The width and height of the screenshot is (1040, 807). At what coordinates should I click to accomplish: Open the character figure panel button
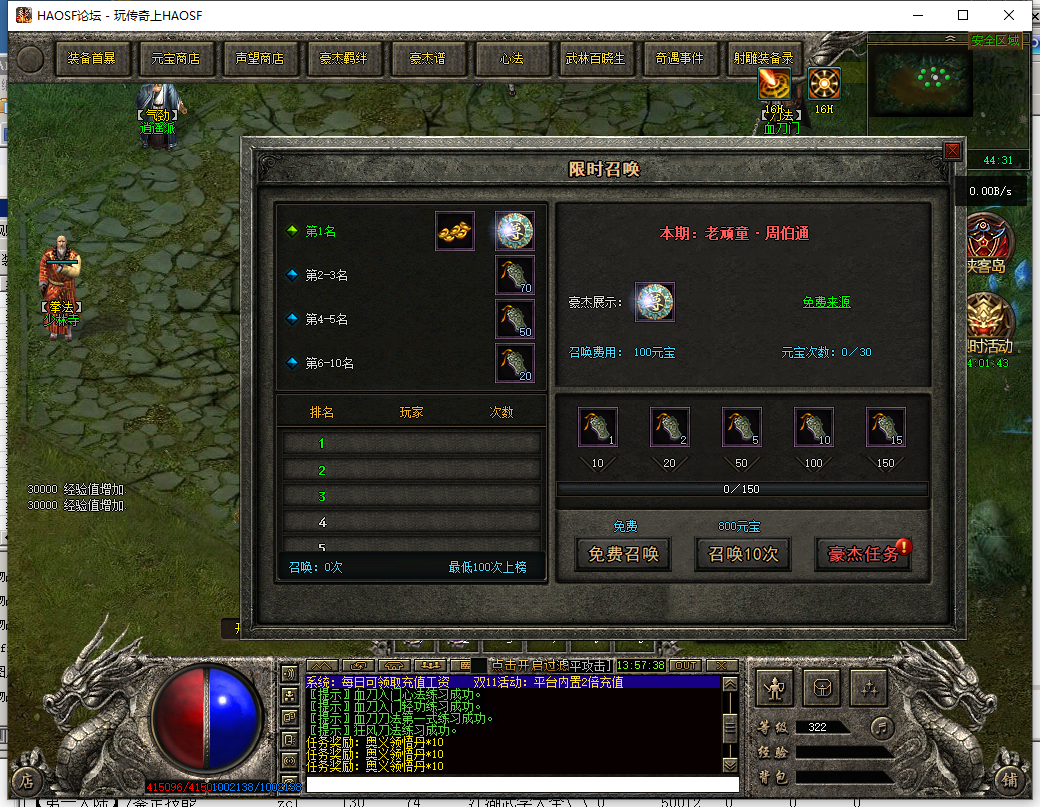tap(775, 687)
